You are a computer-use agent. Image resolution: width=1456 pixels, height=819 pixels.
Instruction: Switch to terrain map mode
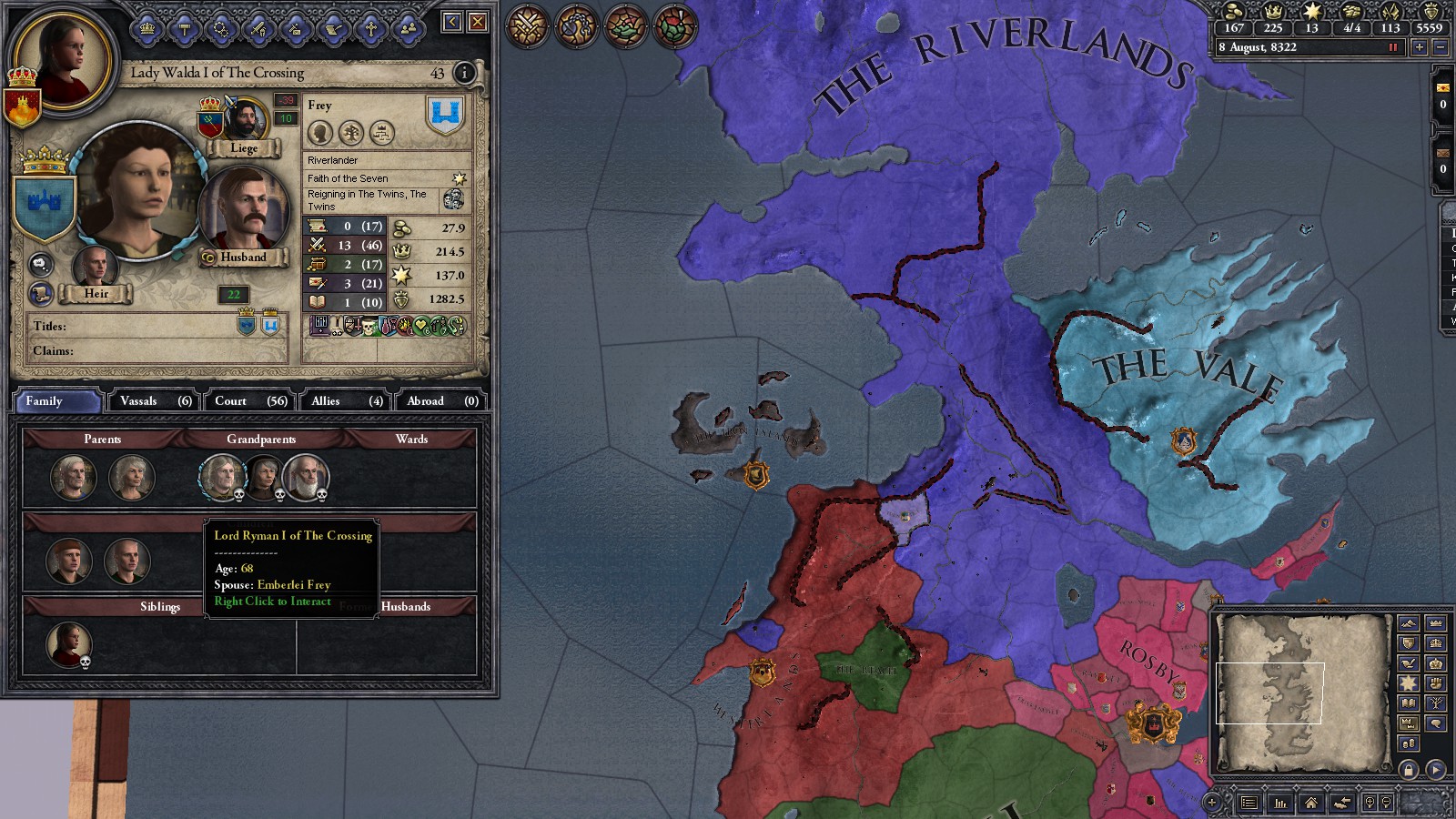[1409, 623]
